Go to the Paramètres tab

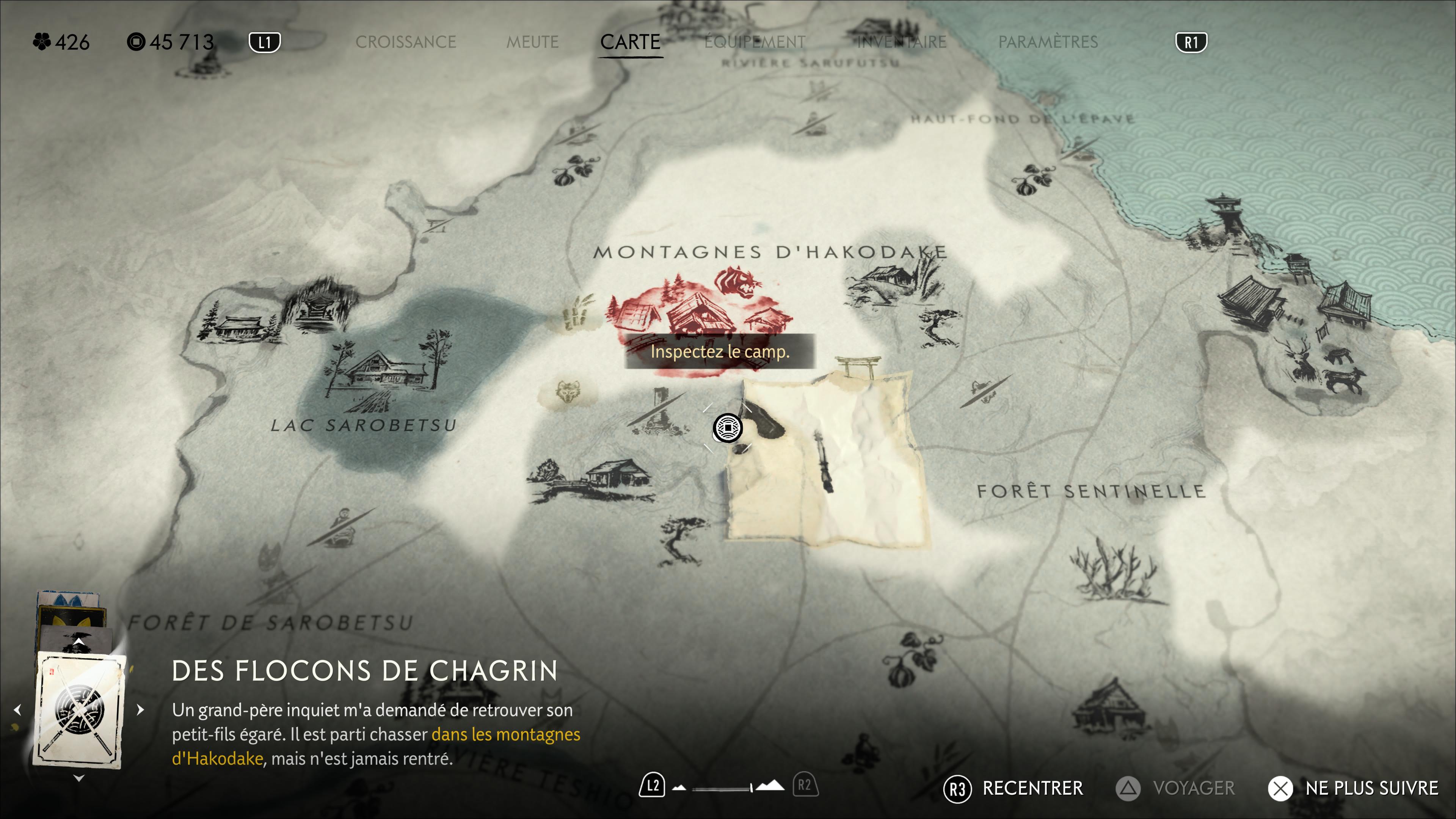click(x=1048, y=42)
